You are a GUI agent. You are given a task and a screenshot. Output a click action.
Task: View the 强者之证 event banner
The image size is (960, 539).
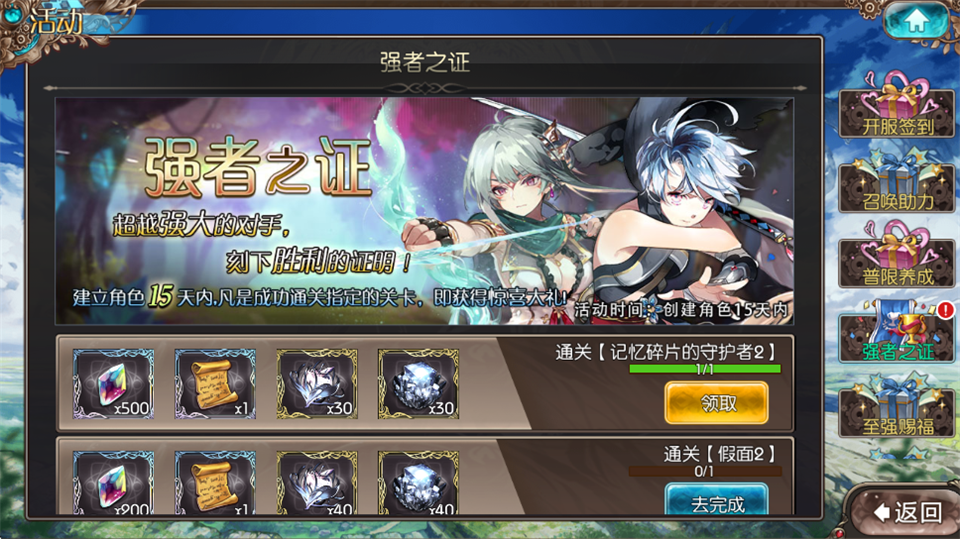[424, 210]
